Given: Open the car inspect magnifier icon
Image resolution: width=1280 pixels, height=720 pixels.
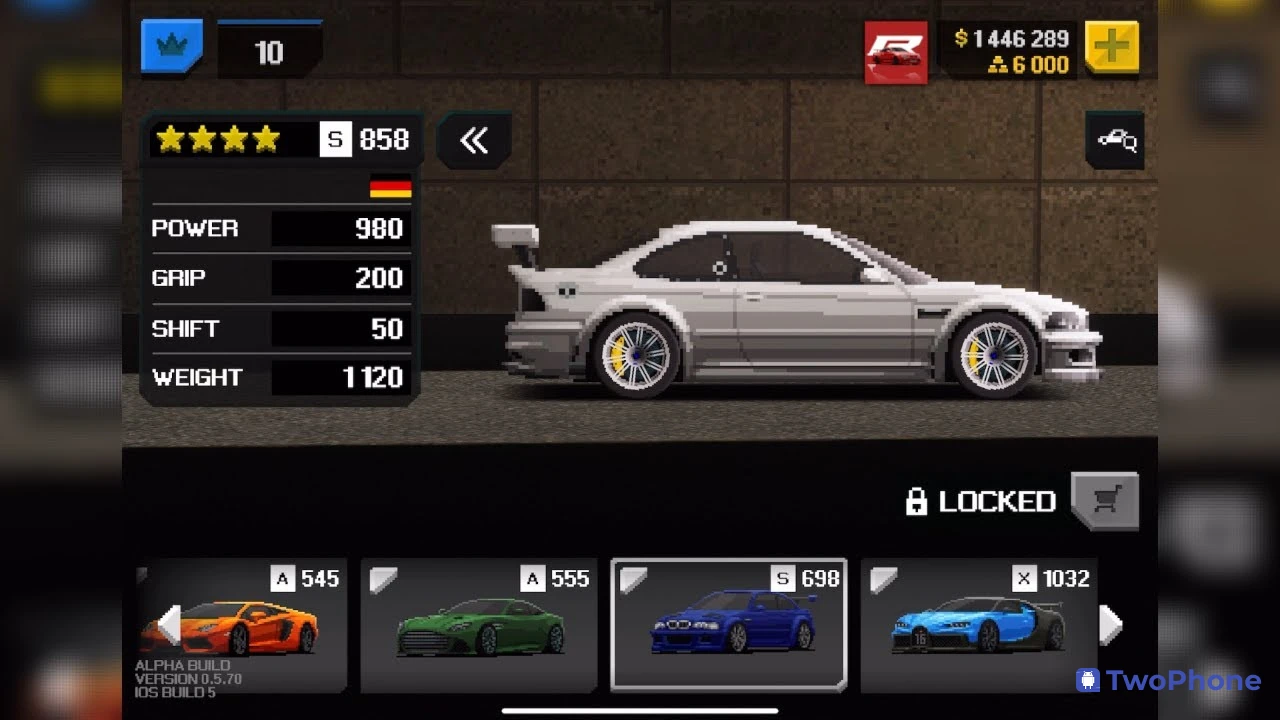Looking at the screenshot, I should 1115,141.
